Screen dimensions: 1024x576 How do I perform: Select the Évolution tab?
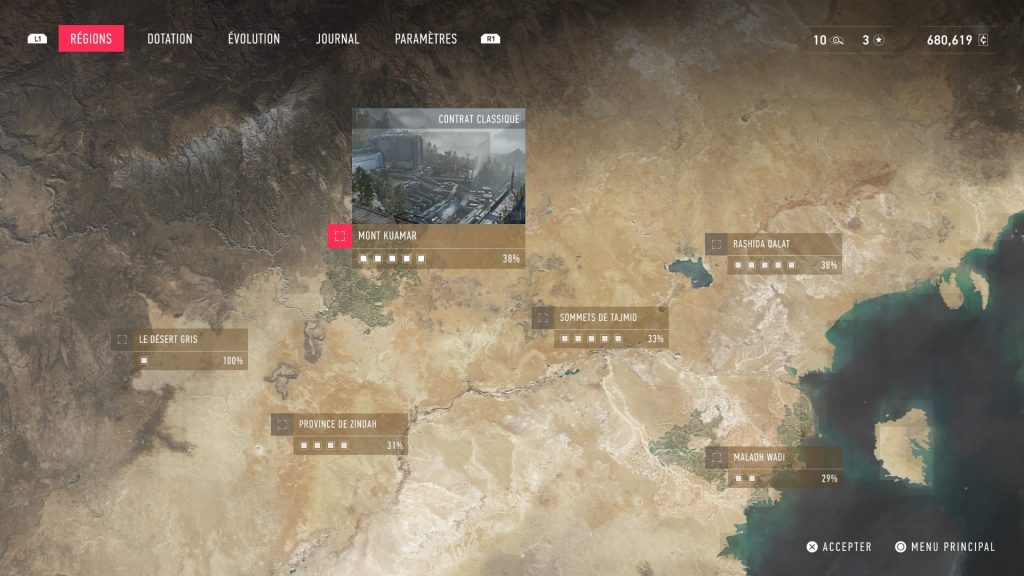253,39
